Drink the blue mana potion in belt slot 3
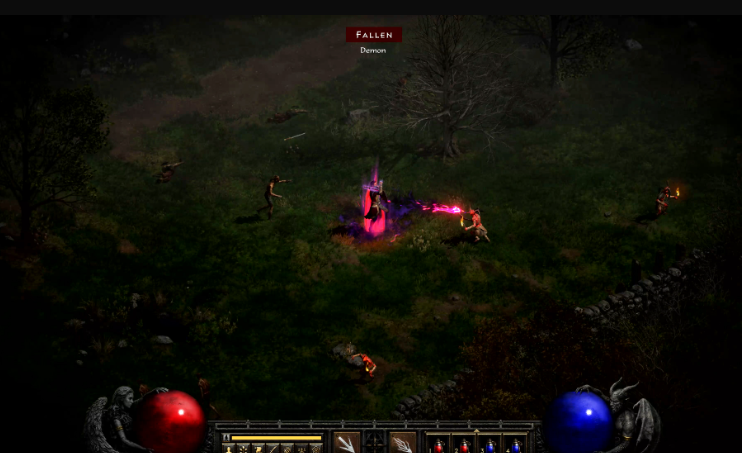This screenshot has width=742, height=453. tap(490, 445)
